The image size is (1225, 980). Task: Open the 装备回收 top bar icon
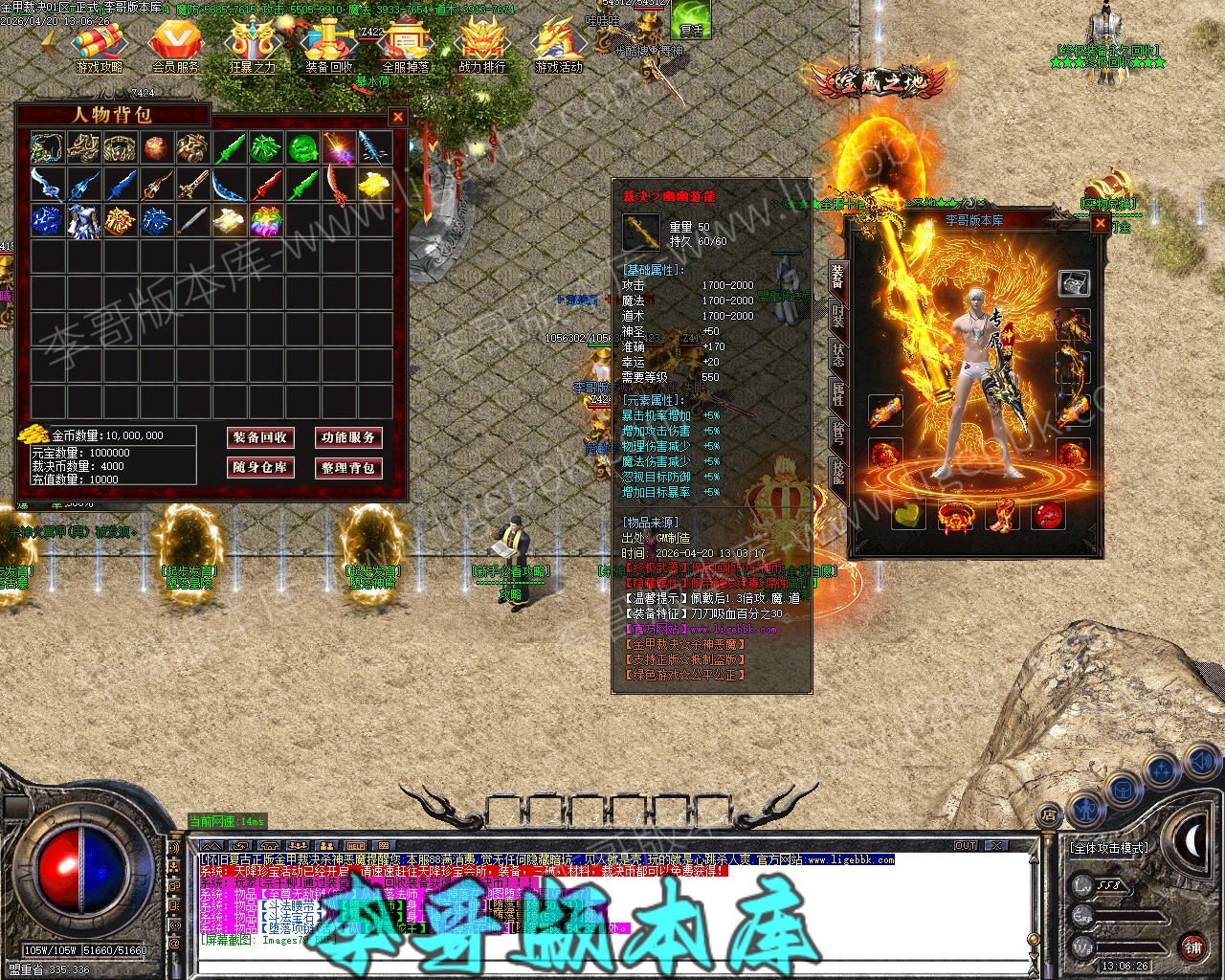click(329, 46)
